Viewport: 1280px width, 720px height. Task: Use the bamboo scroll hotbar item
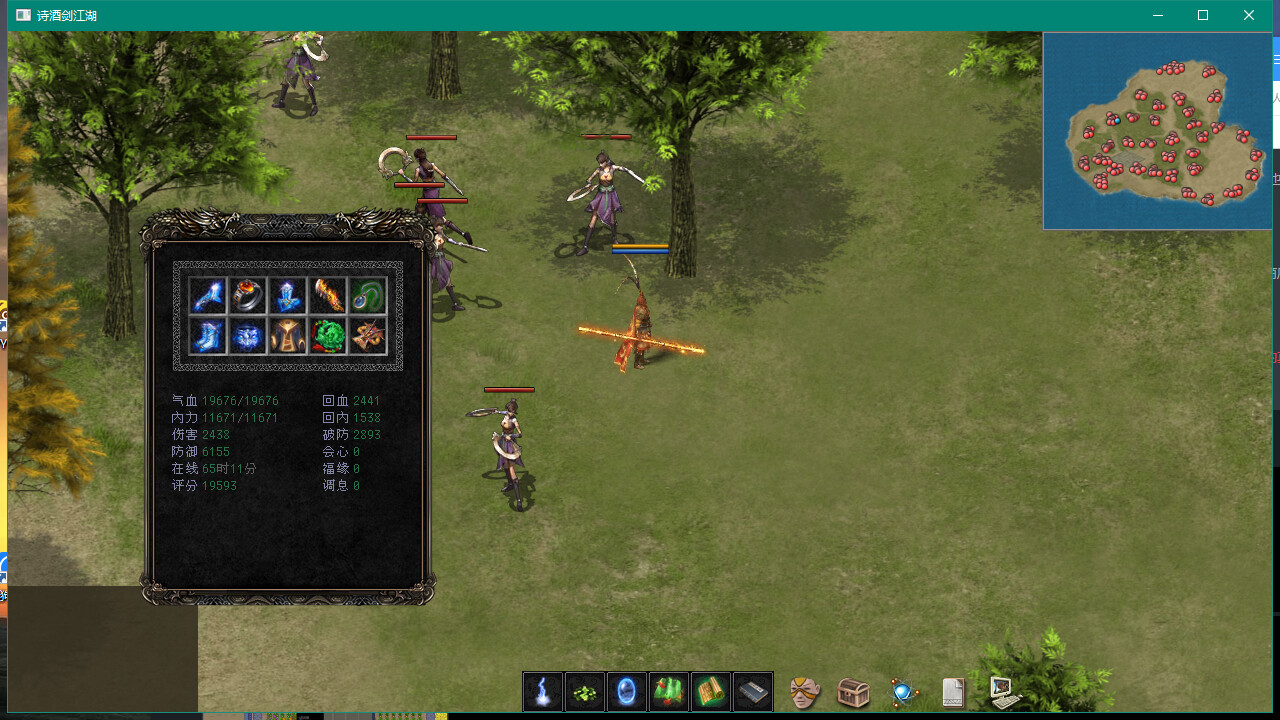pos(711,691)
